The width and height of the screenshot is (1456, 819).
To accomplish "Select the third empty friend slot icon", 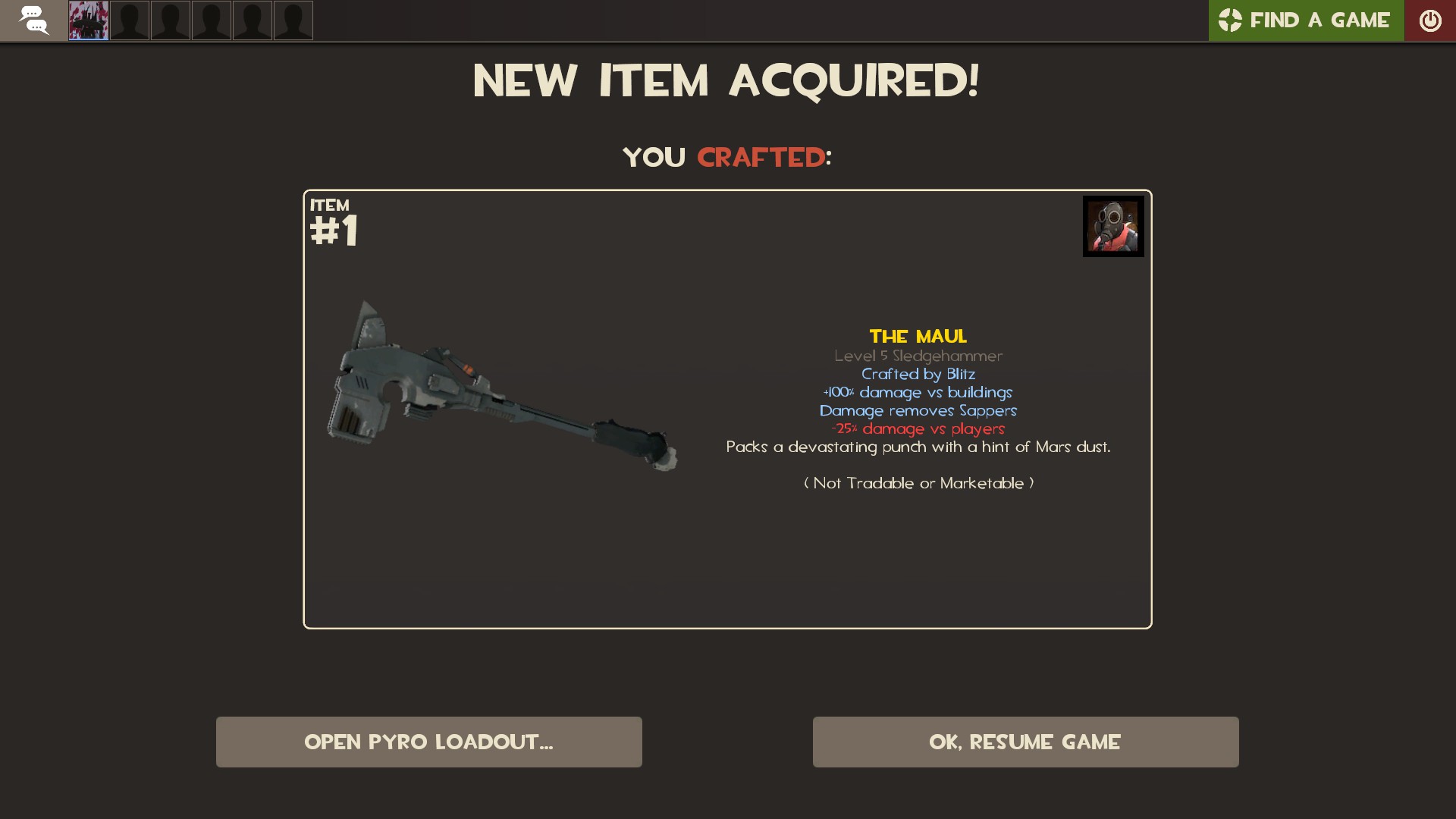I will point(212,20).
